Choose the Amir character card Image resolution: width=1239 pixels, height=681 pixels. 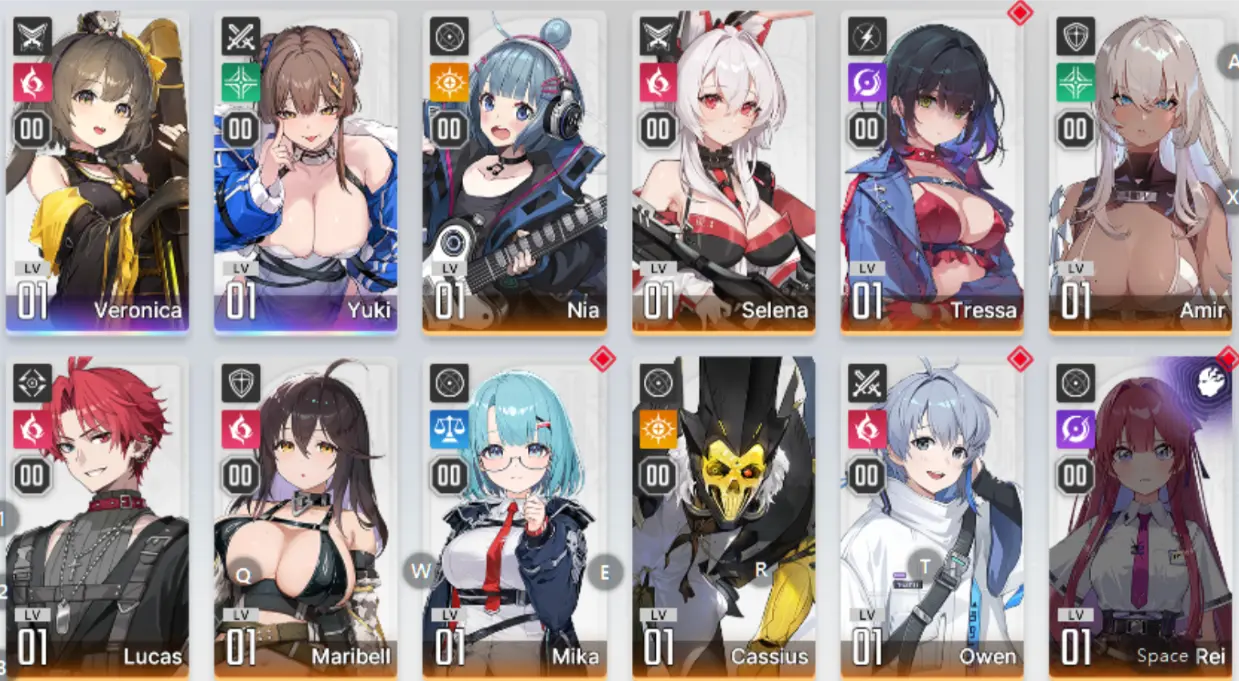(x=1140, y=172)
